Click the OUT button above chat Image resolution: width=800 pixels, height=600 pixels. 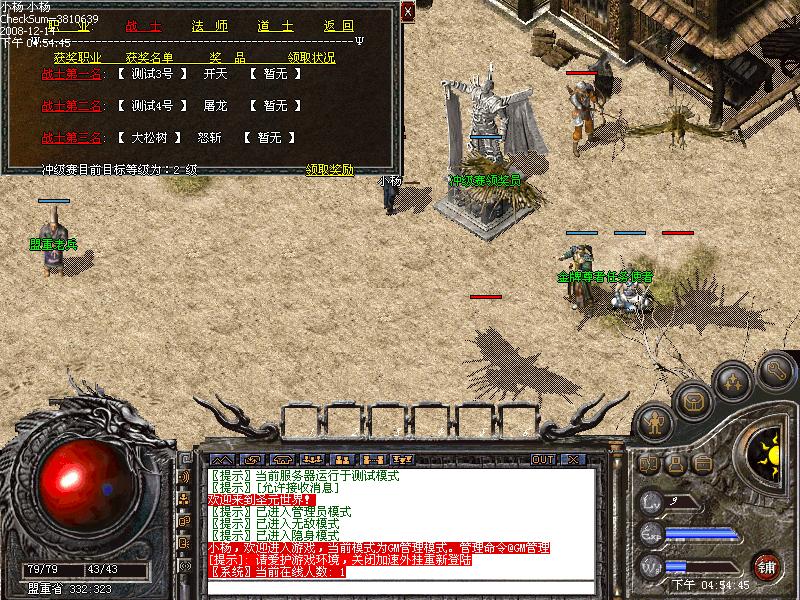point(542,459)
